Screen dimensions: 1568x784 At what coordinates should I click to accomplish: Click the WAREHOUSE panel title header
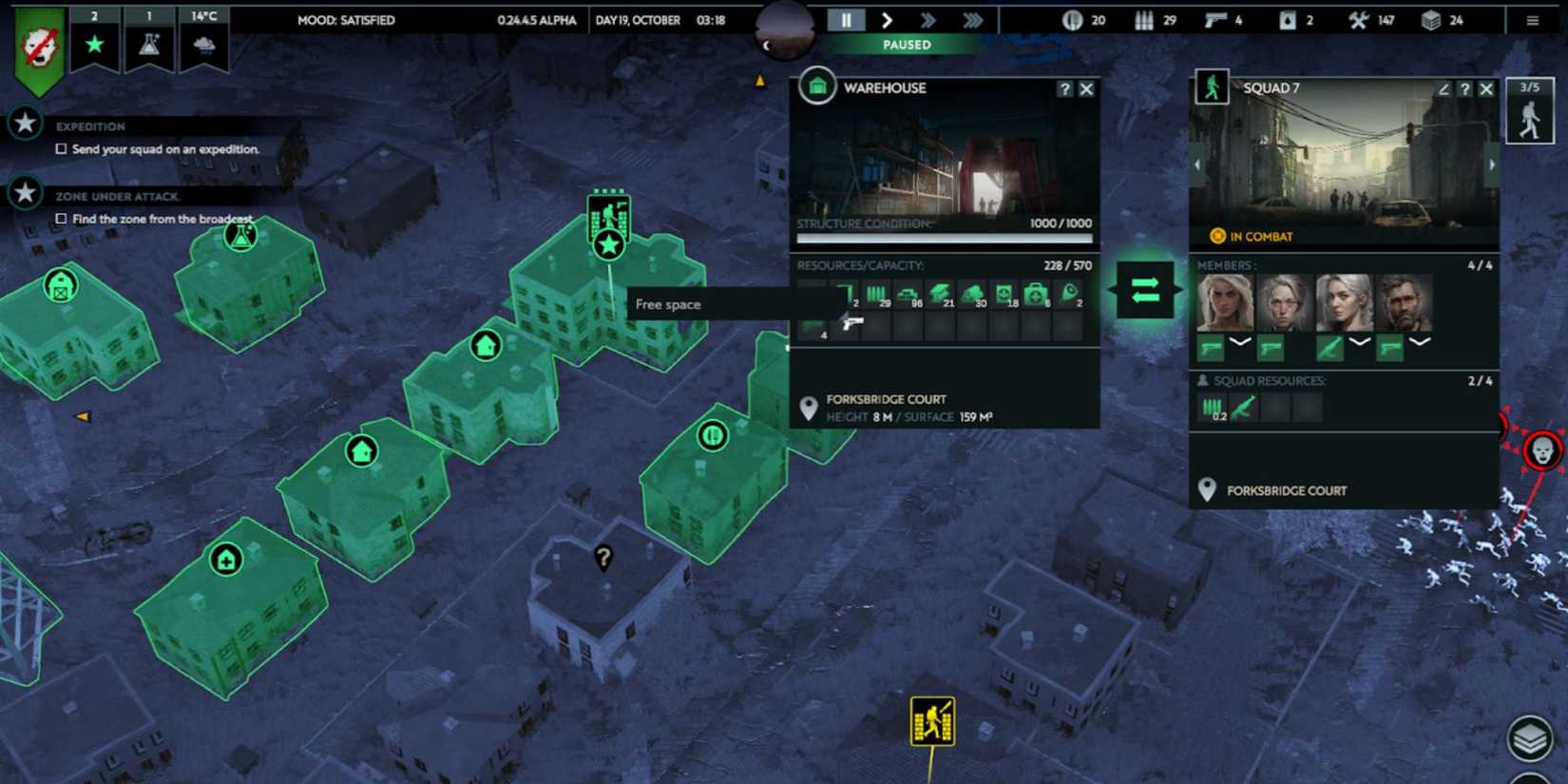pos(884,87)
